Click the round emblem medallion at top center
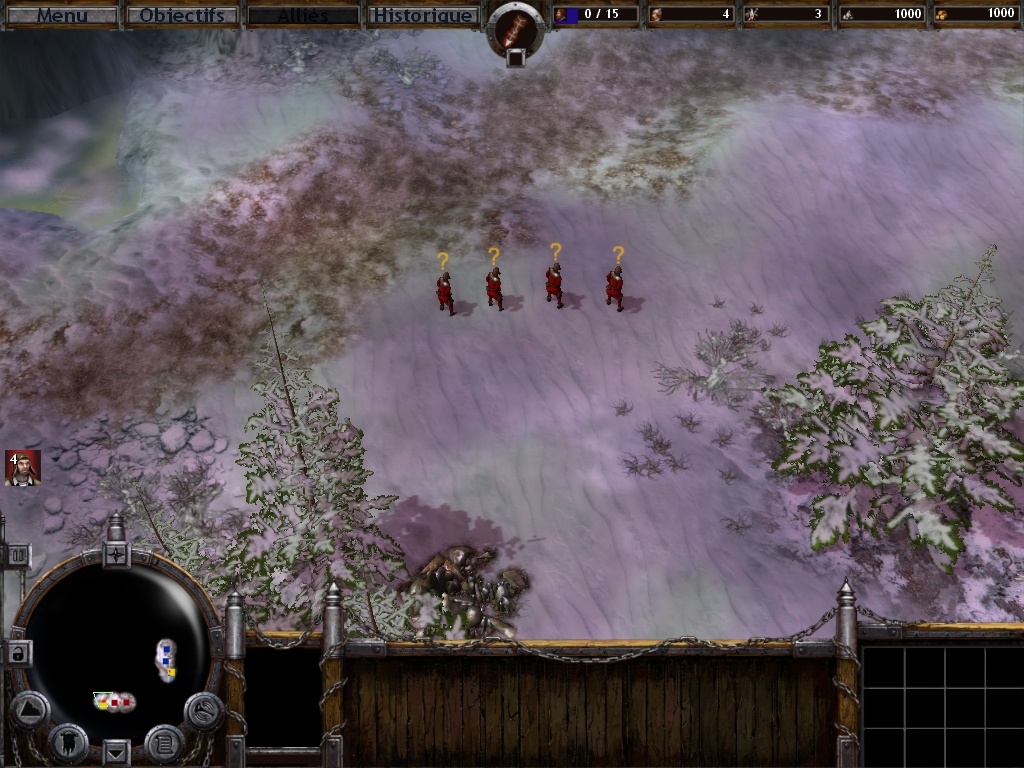1024x768 pixels. coord(514,31)
